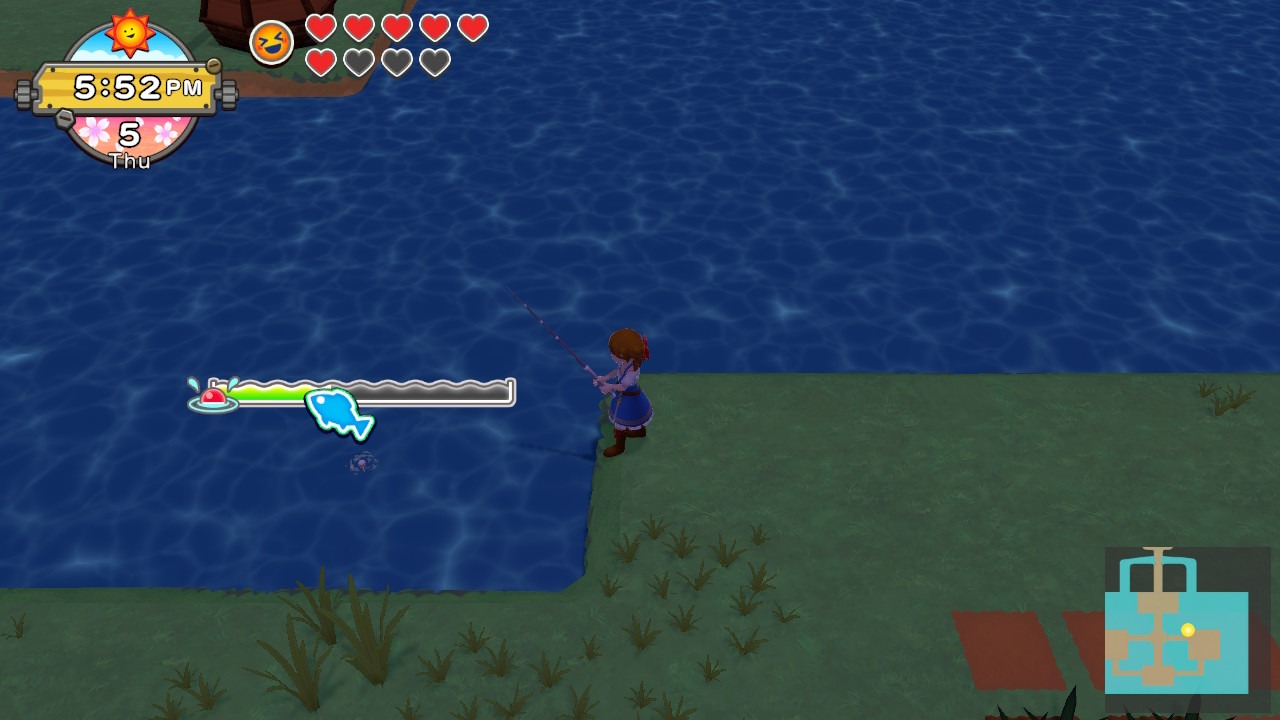Click the blue fish marker on the fishing gauge
The image size is (1280, 720).
339,412
